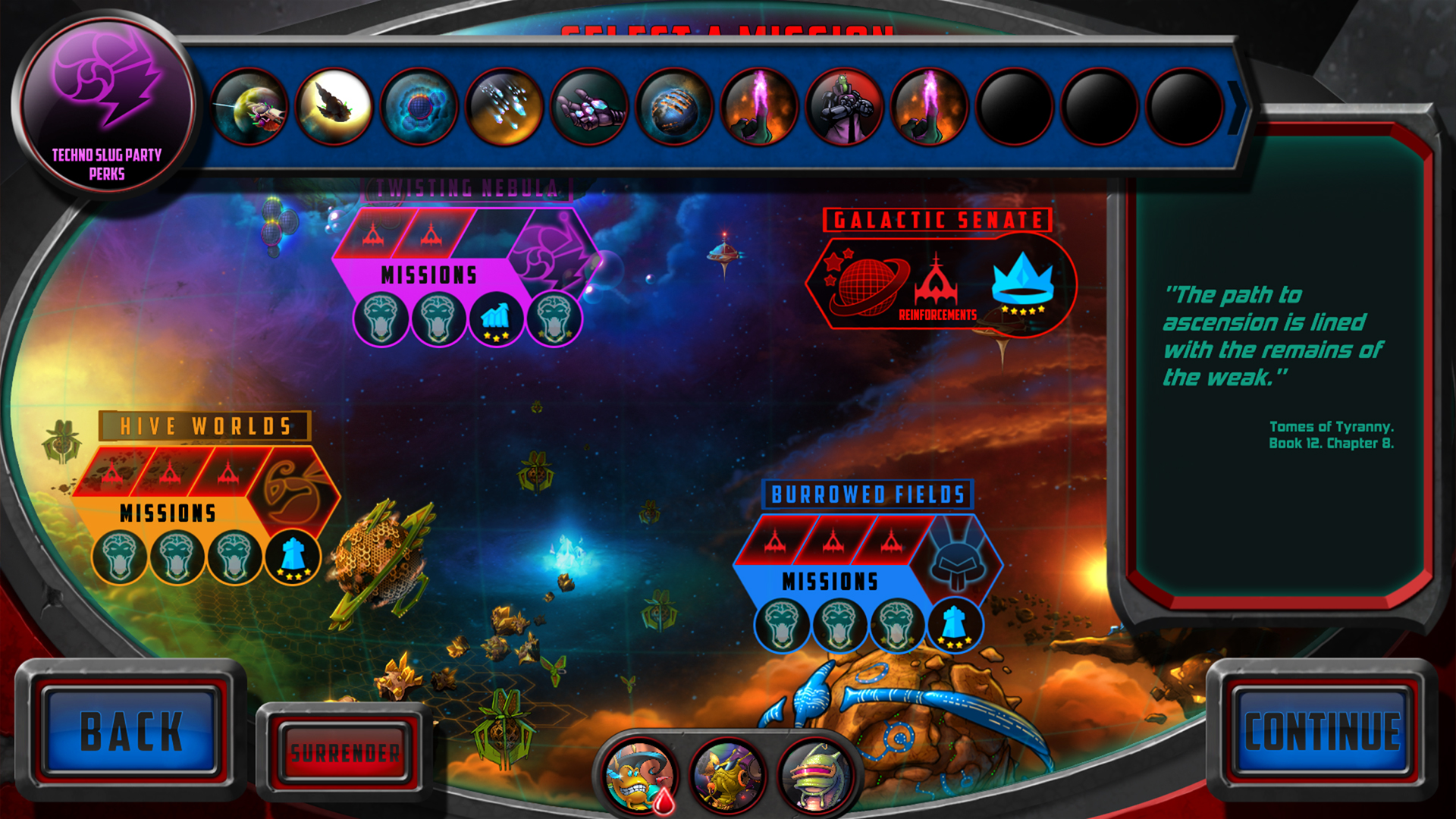Click the crystal meteor shower mission icon
The height and width of the screenshot is (819, 1456).
[504, 106]
